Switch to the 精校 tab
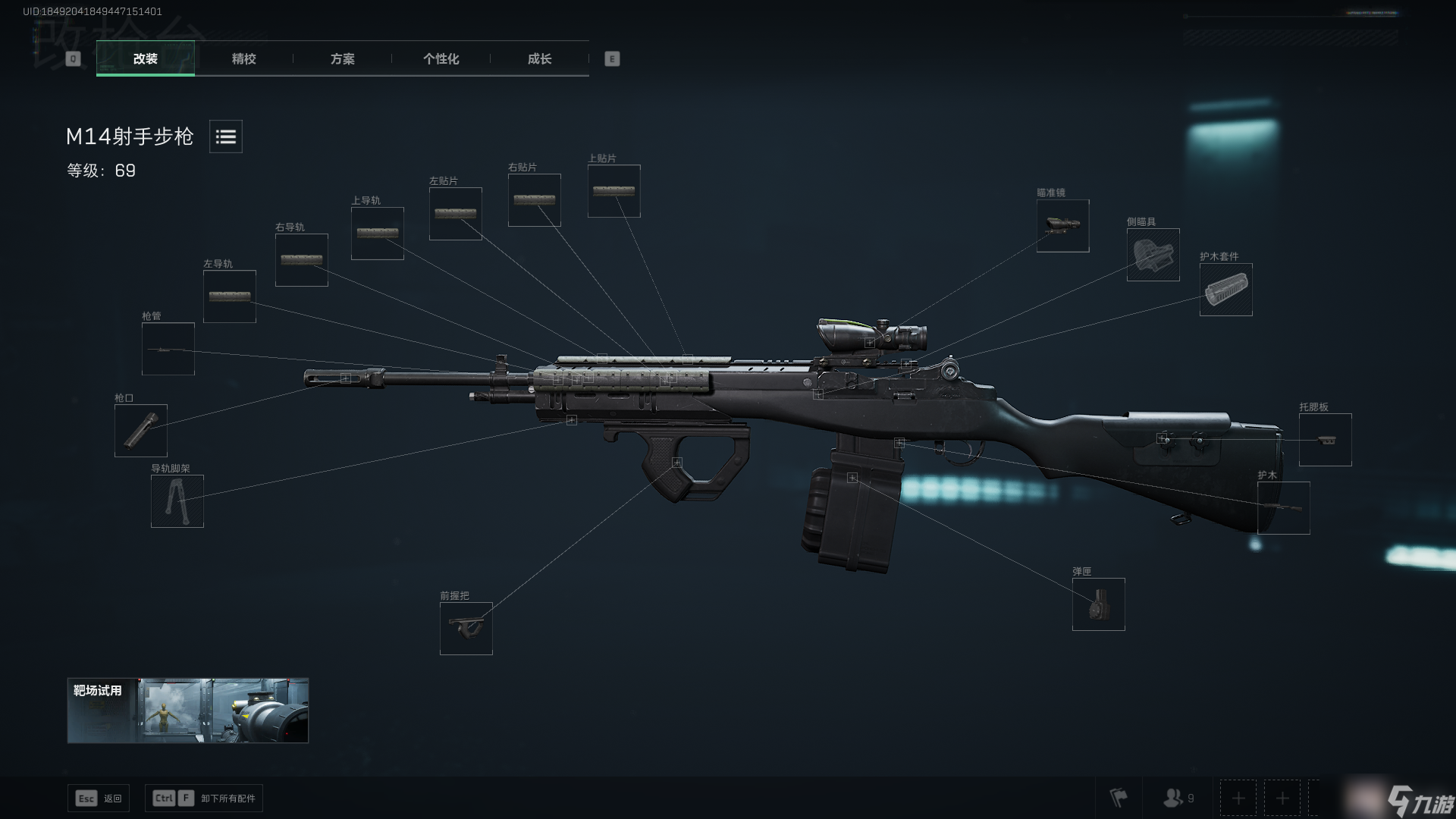 pos(243,59)
